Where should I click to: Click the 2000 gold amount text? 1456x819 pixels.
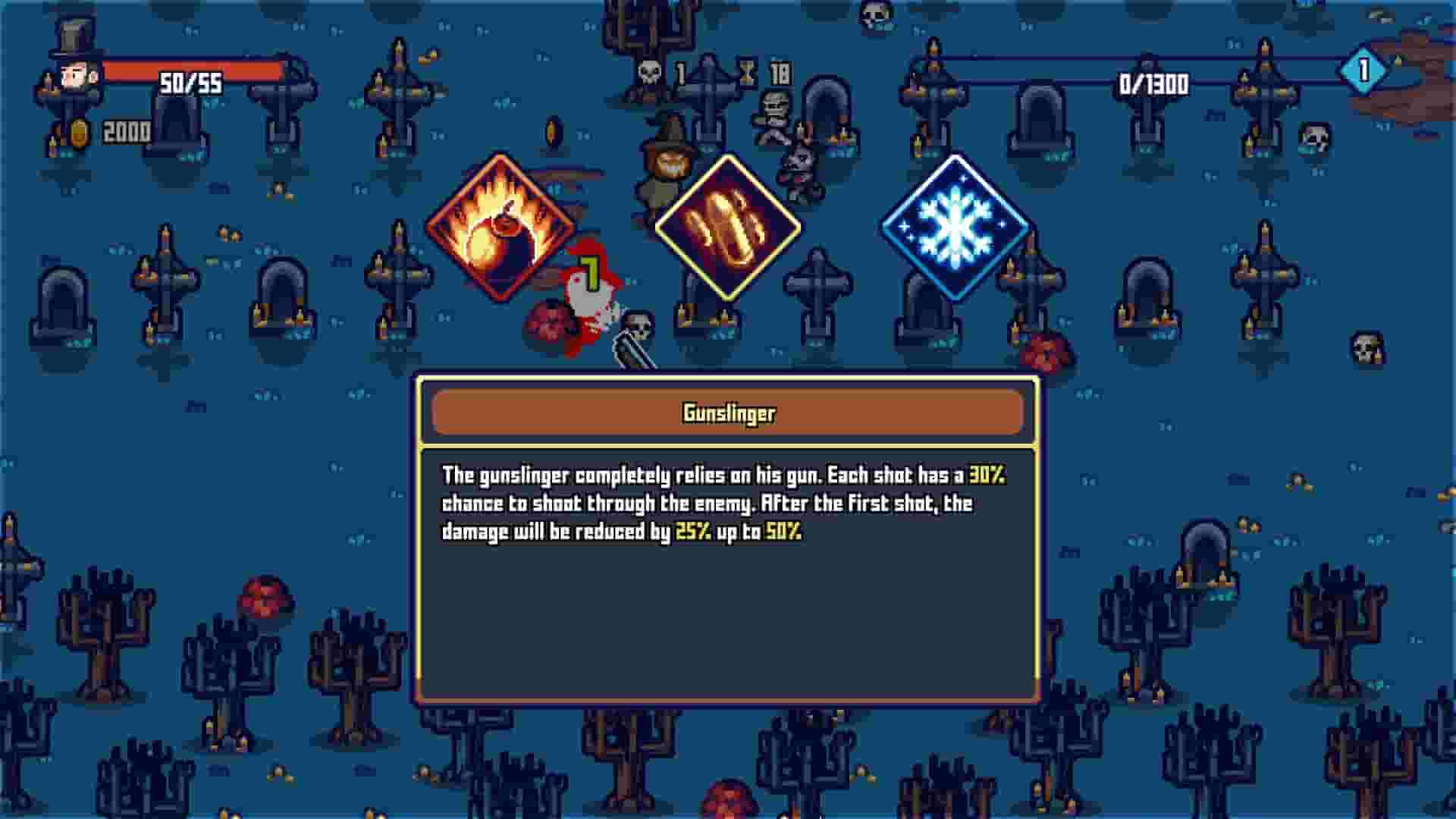point(127,131)
